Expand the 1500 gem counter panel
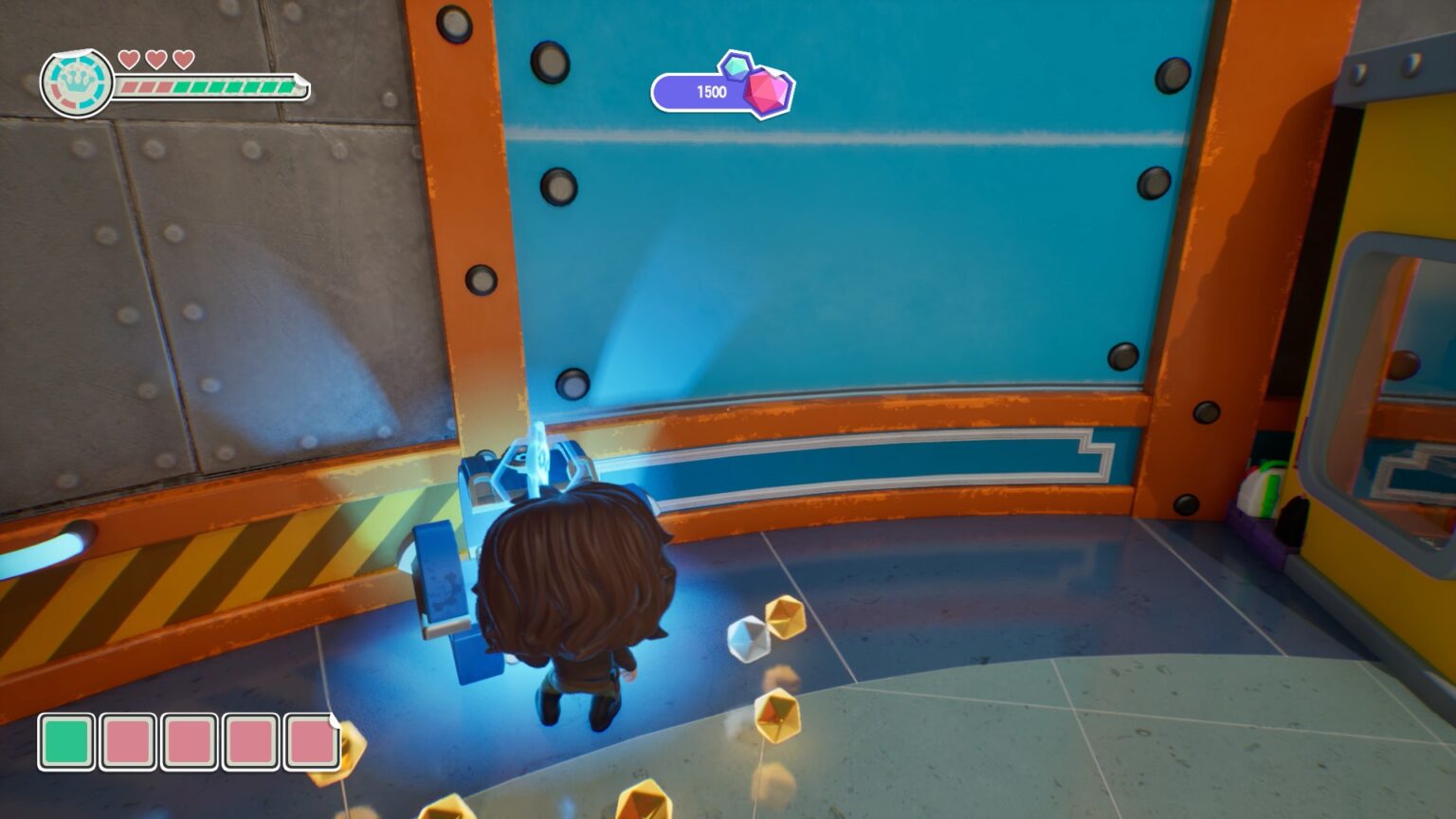Viewport: 1456px width, 819px height. [x=711, y=91]
